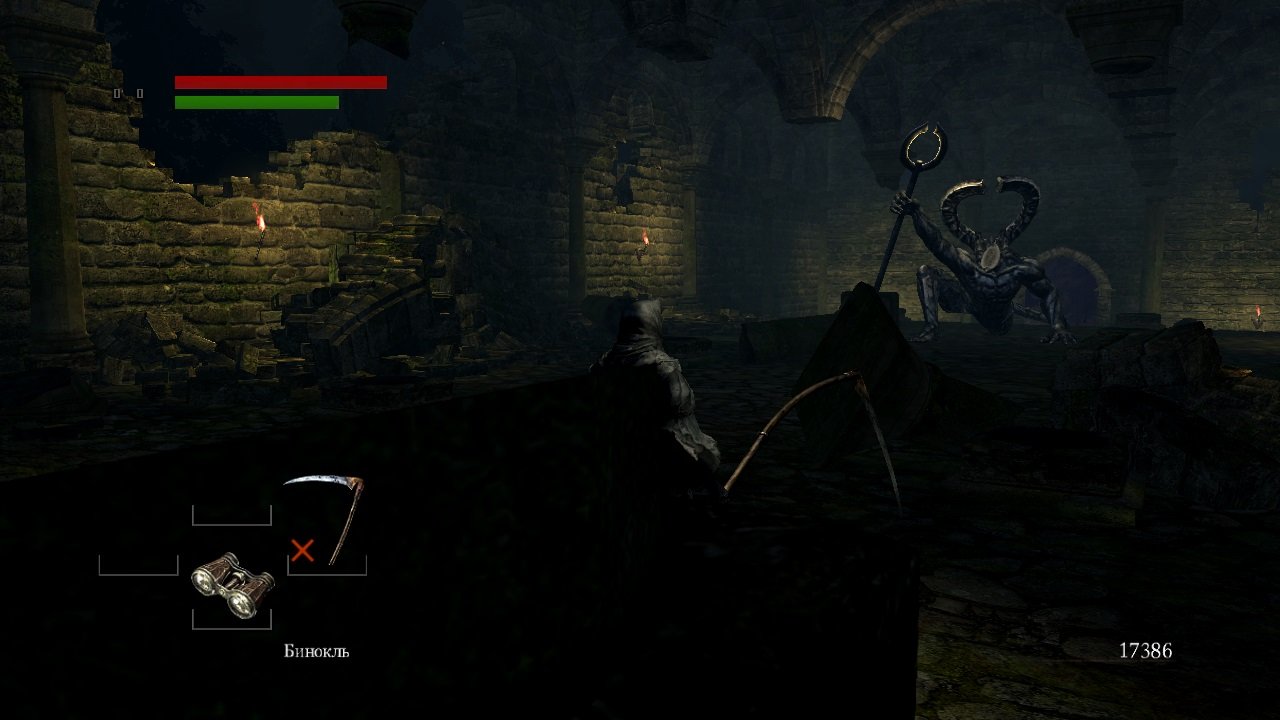Click the green stamina bar
The height and width of the screenshot is (720, 1280).
tap(255, 102)
